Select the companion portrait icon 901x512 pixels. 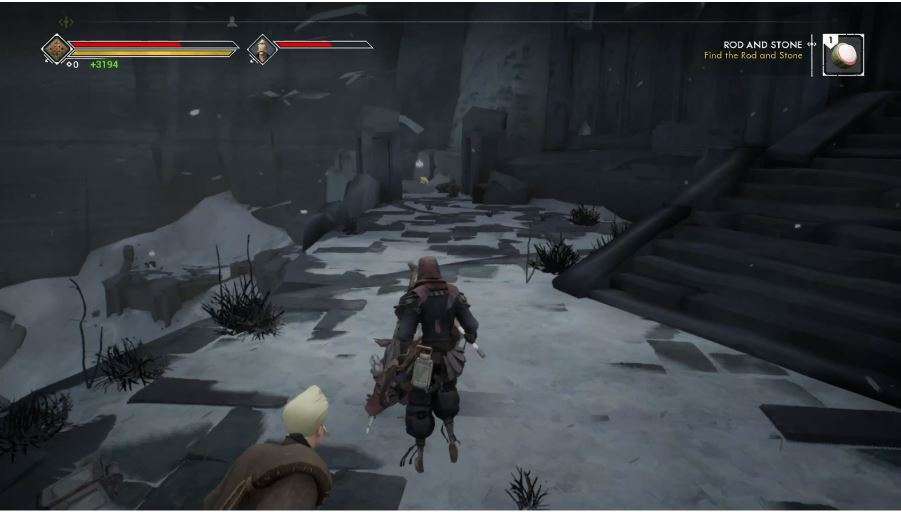pyautogui.click(x=262, y=48)
